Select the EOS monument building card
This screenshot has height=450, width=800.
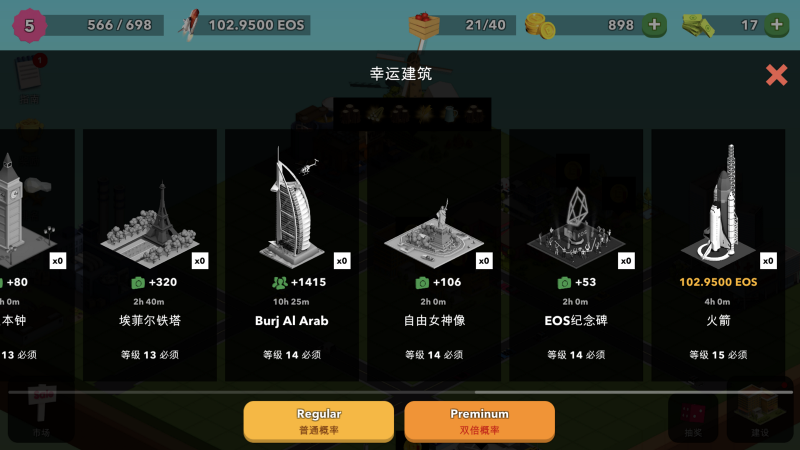tap(575, 254)
